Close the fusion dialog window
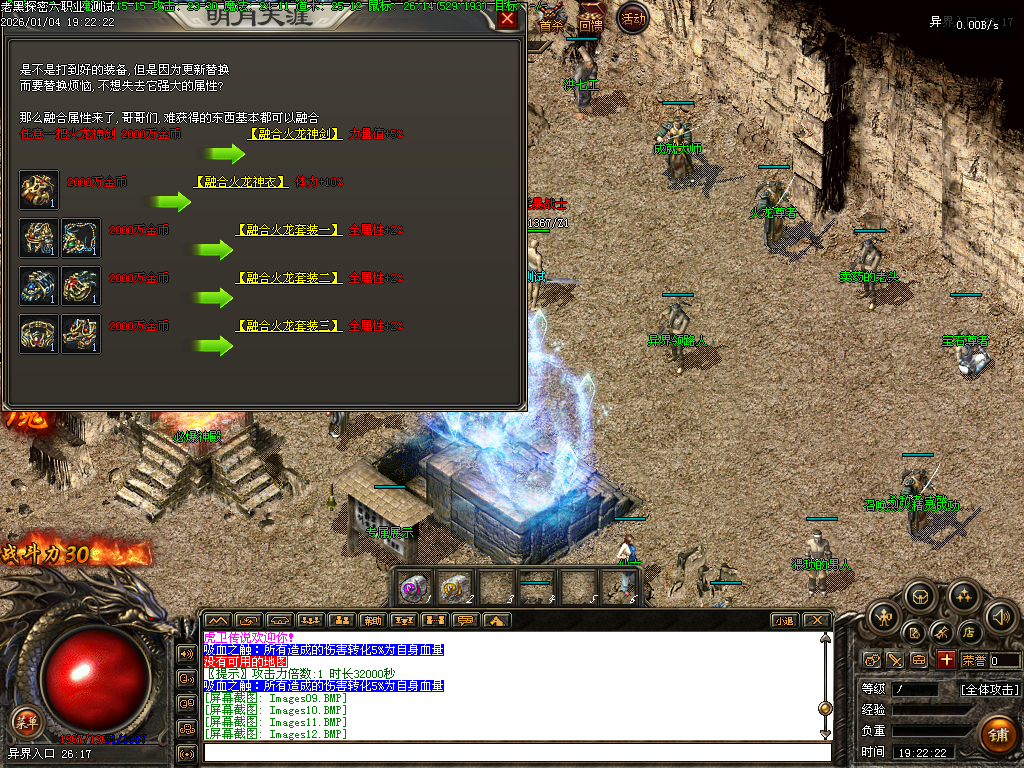The width and height of the screenshot is (1024, 768). coord(508,18)
